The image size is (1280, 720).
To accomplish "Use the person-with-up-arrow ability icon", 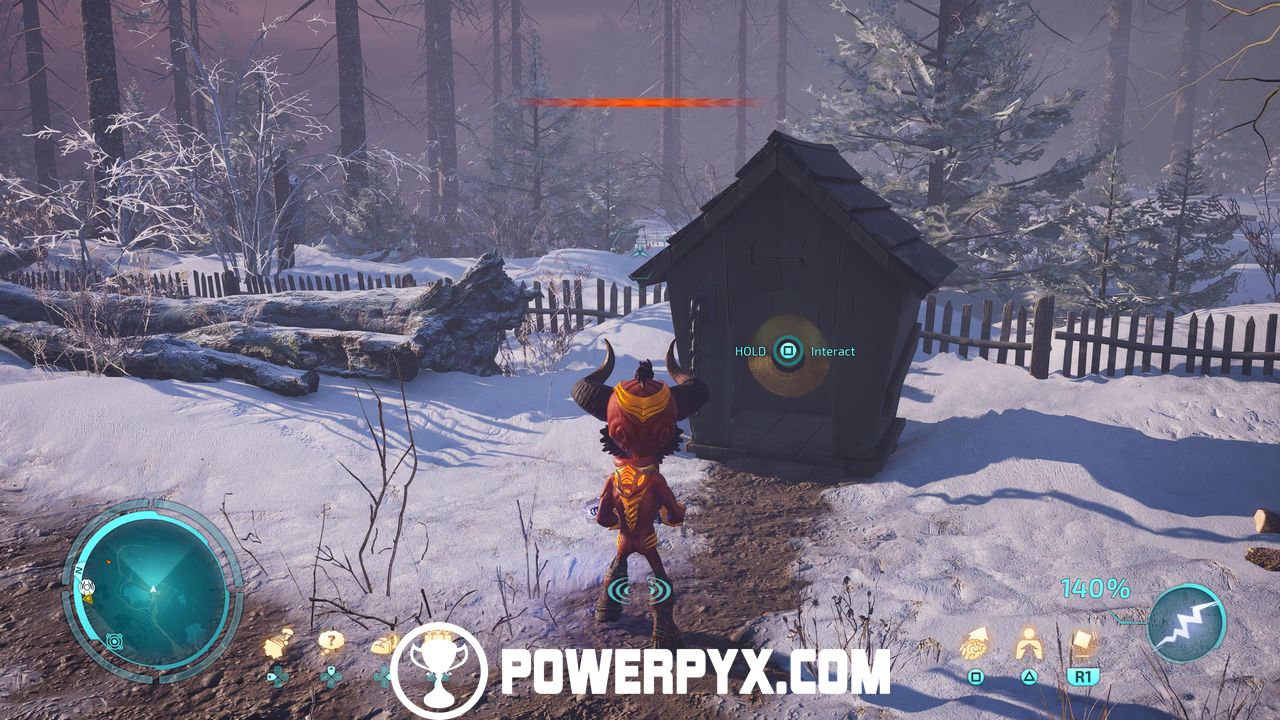I will point(1029,643).
